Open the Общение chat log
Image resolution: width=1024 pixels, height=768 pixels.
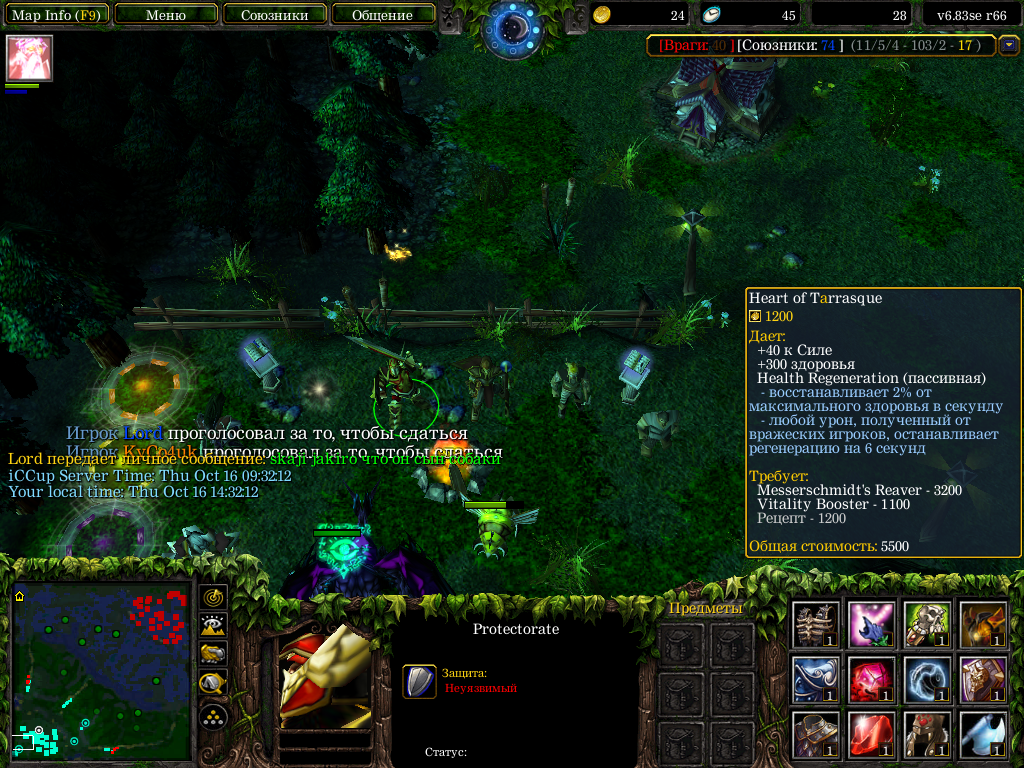(382, 15)
